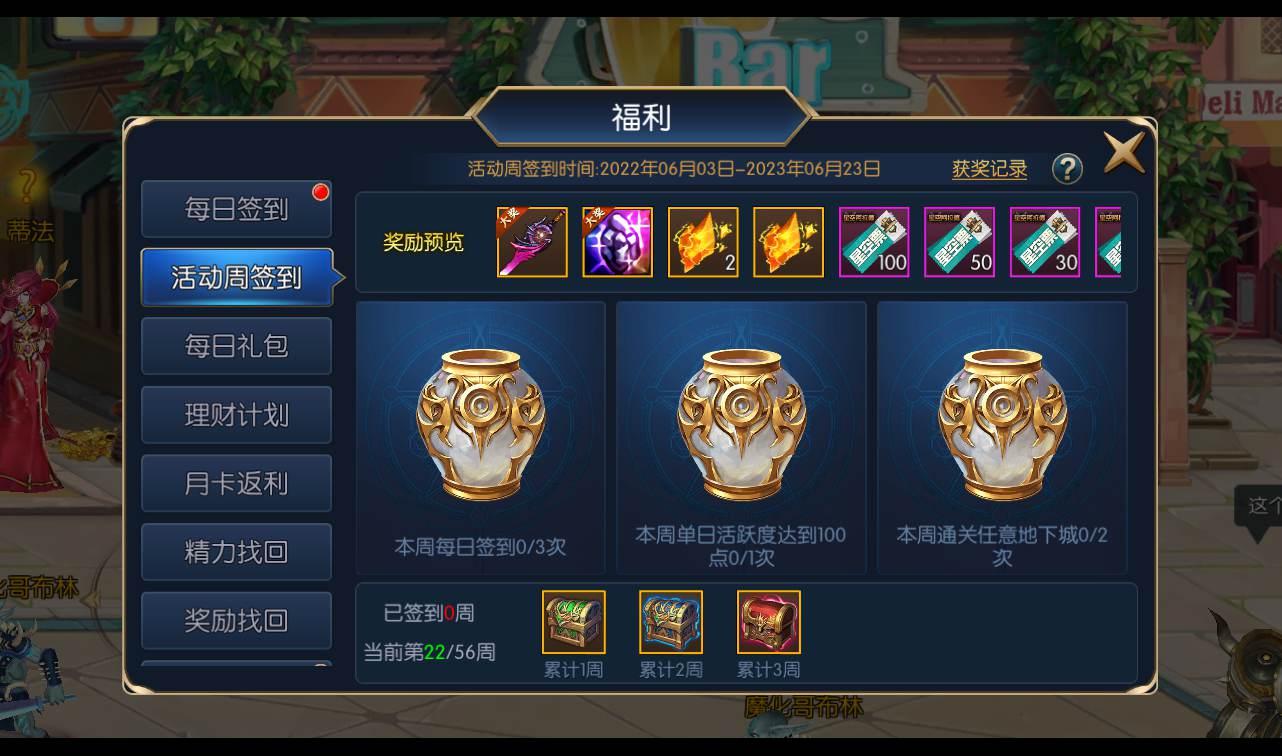Open the help question mark
1282x756 pixels.
[1068, 169]
